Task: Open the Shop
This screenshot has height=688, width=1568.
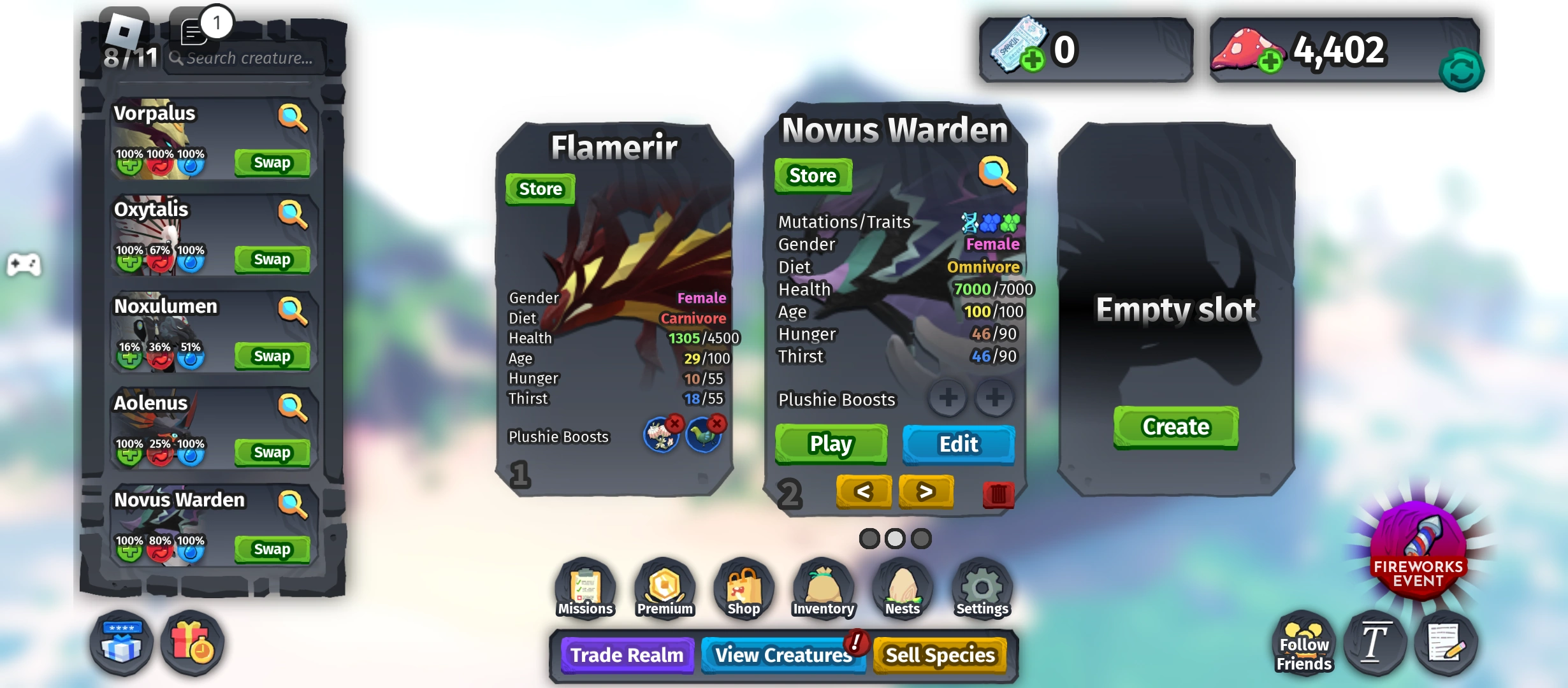Action: pyautogui.click(x=743, y=587)
